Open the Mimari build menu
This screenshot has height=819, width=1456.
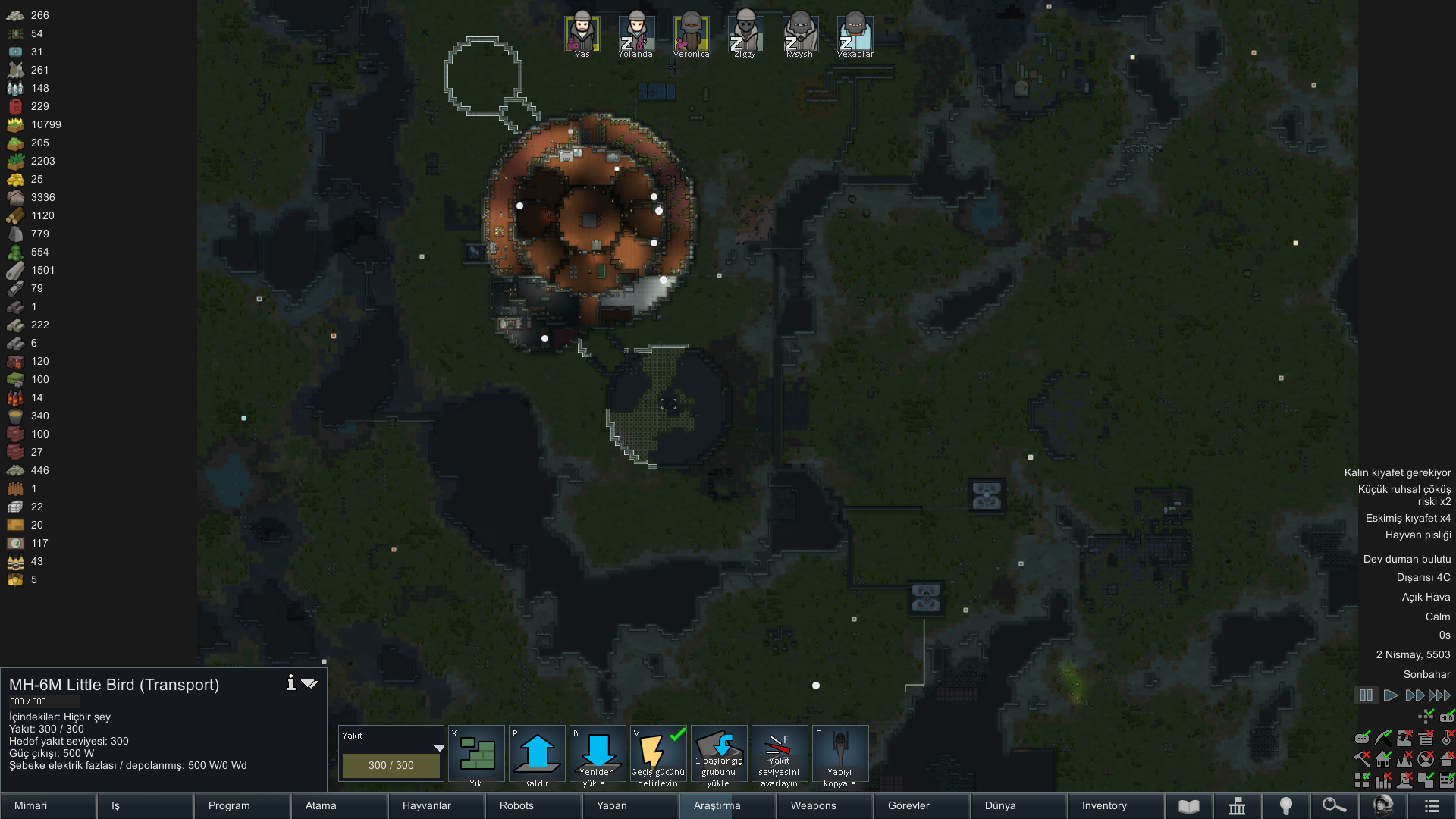click(x=49, y=805)
